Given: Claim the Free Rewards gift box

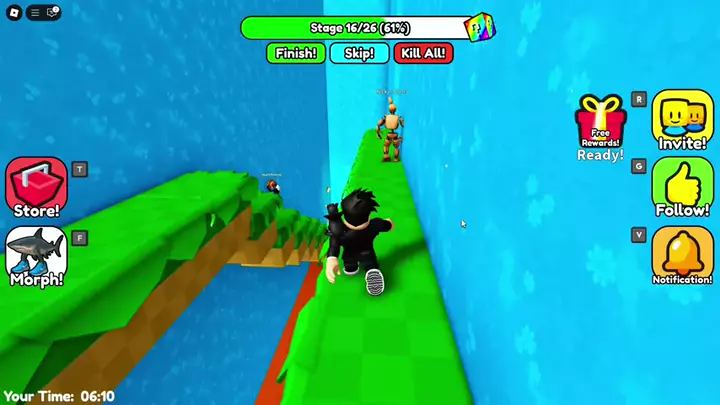Looking at the screenshot, I should (599, 124).
